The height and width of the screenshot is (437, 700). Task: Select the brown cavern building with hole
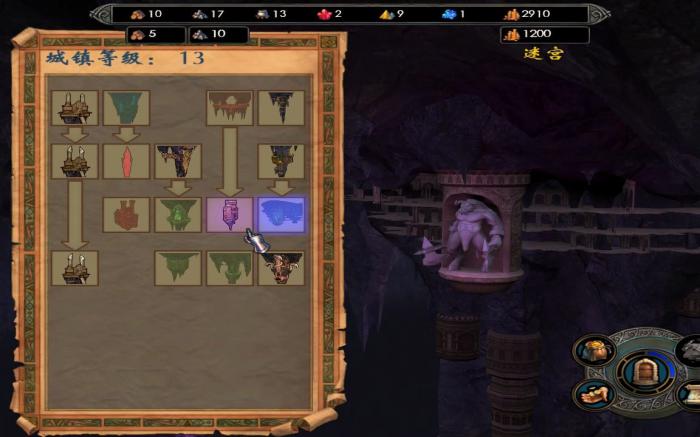coord(229,108)
